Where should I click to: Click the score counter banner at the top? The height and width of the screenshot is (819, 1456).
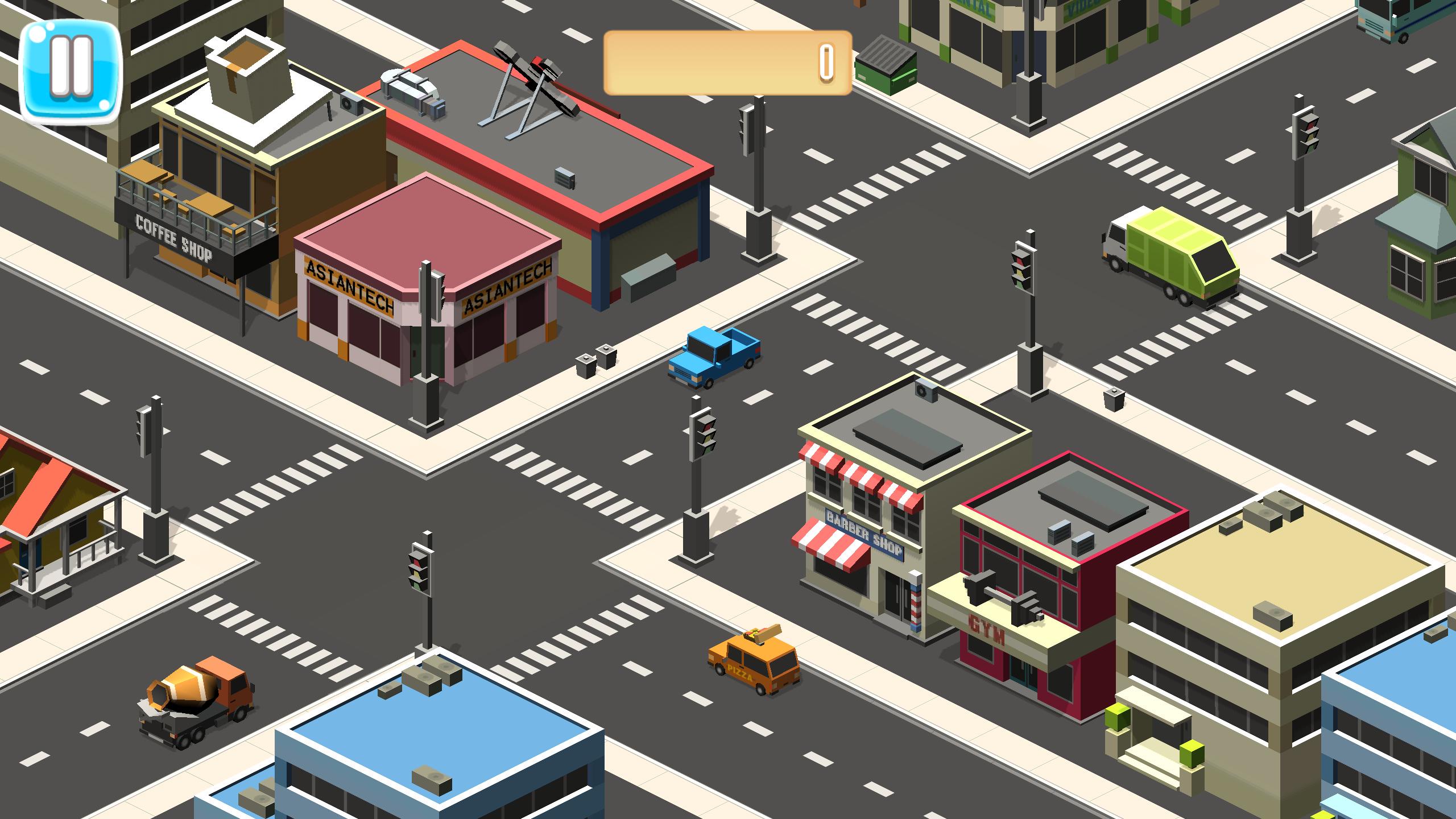tap(728, 64)
